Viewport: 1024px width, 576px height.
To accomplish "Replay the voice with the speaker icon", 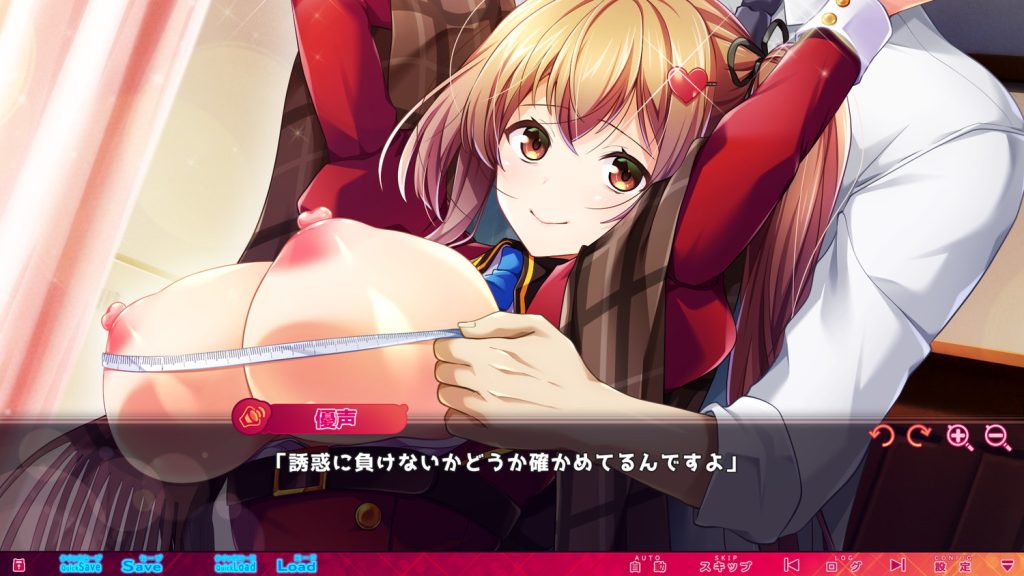I will pos(253,413).
